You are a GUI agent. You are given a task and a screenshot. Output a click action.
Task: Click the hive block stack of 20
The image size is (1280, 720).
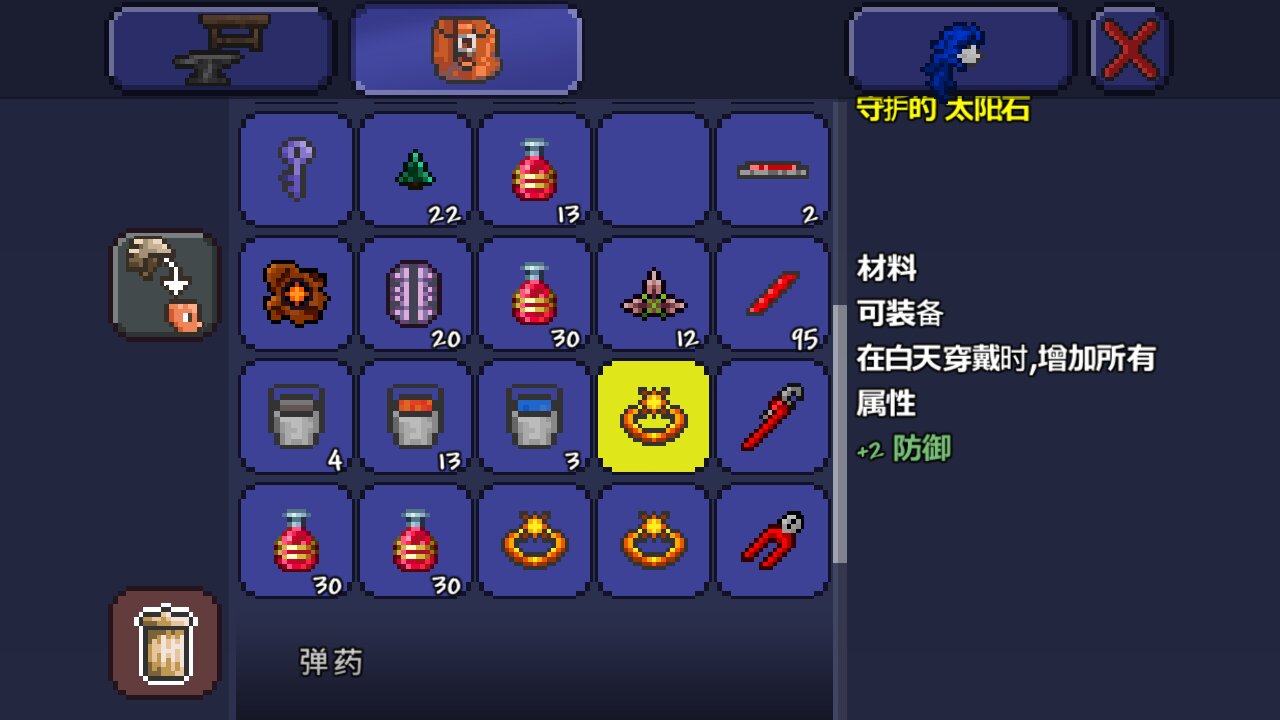click(x=414, y=294)
